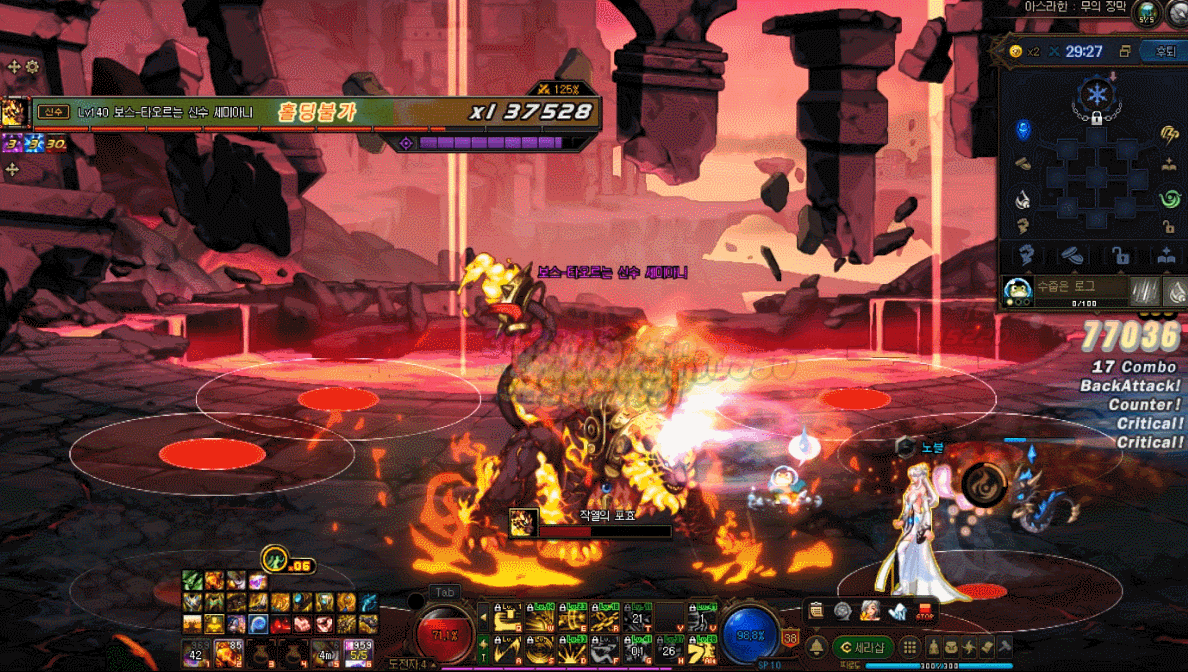
Task: Open the 세라샵 cash shop
Action: (x=863, y=647)
